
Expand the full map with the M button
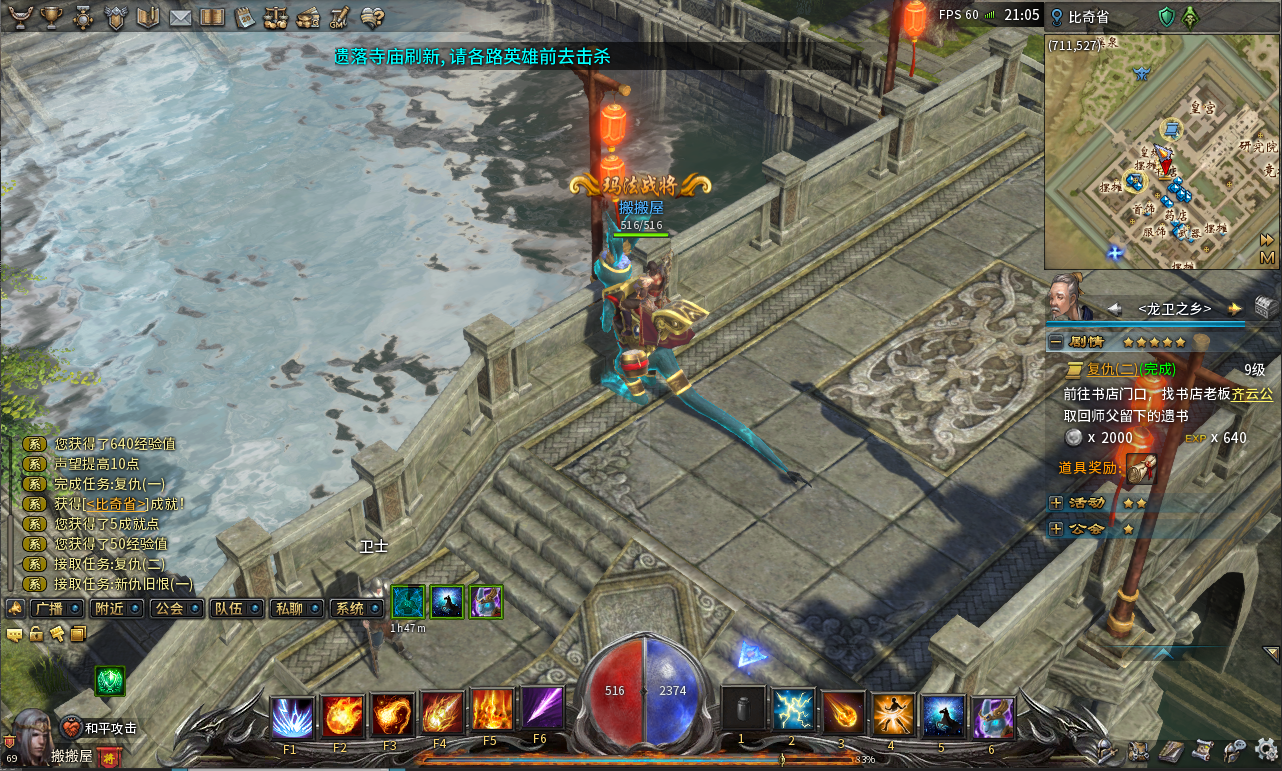click(1267, 258)
